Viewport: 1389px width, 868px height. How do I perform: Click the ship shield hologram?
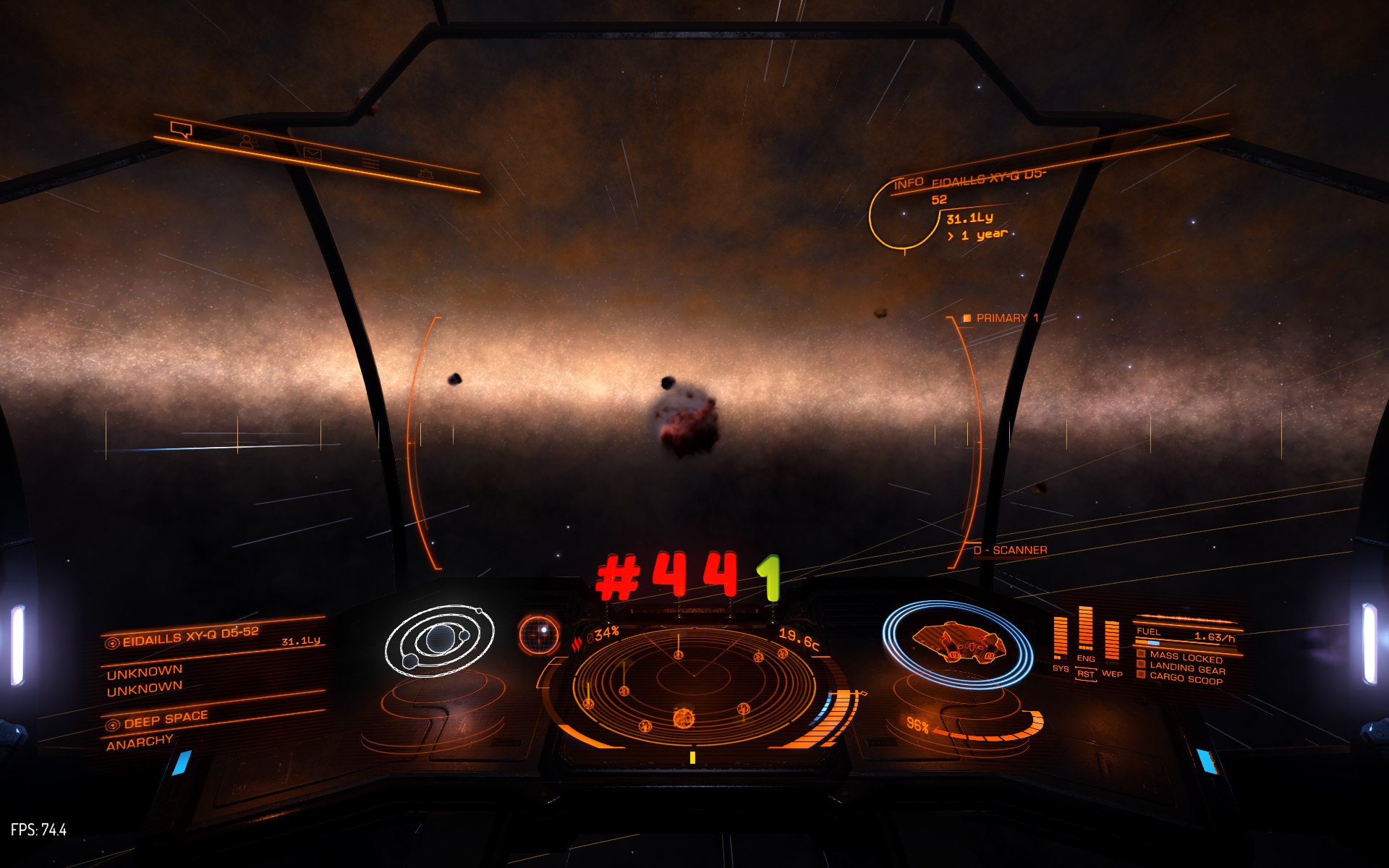pos(958,643)
